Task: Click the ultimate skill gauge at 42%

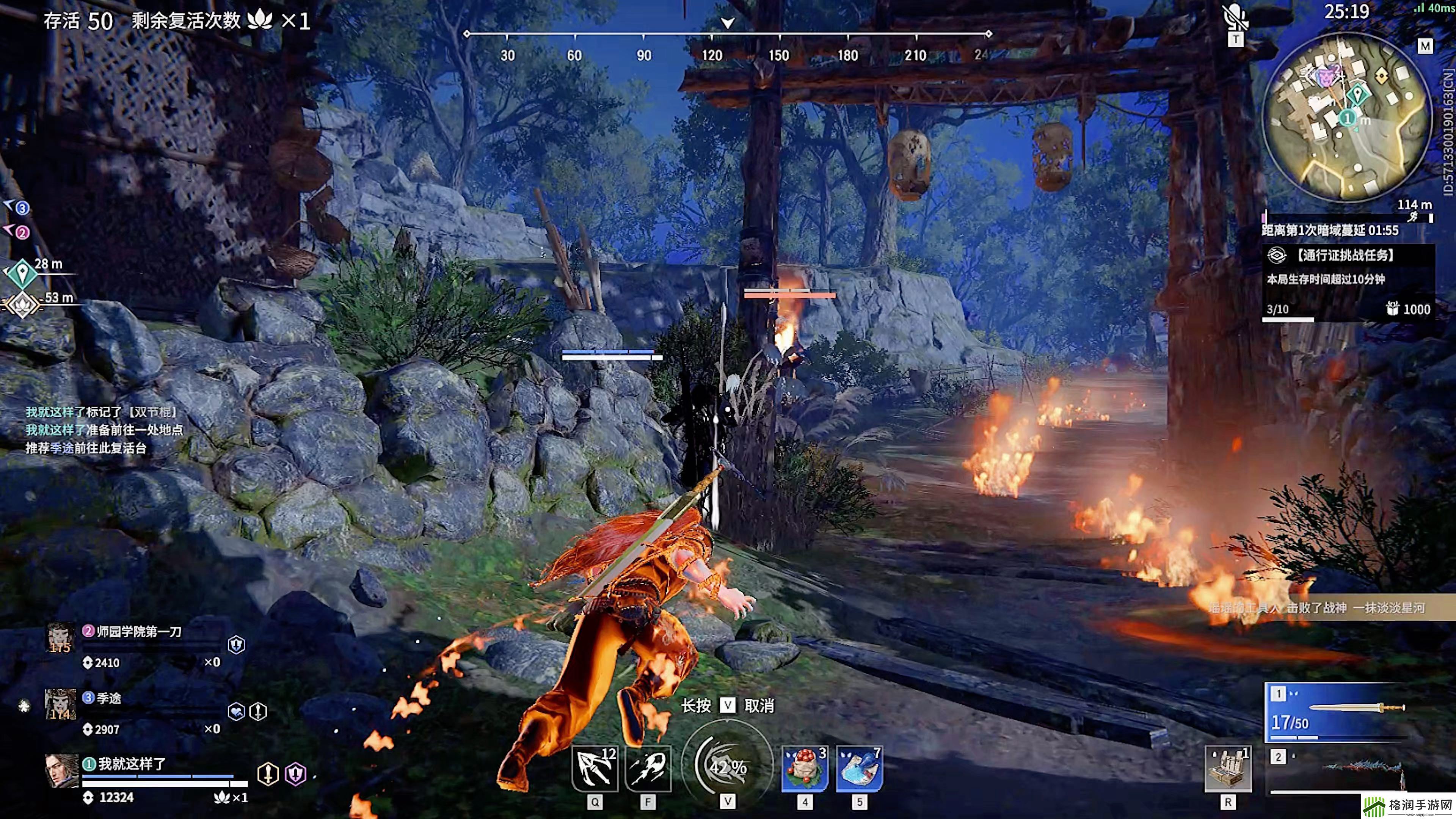Action: (x=728, y=766)
